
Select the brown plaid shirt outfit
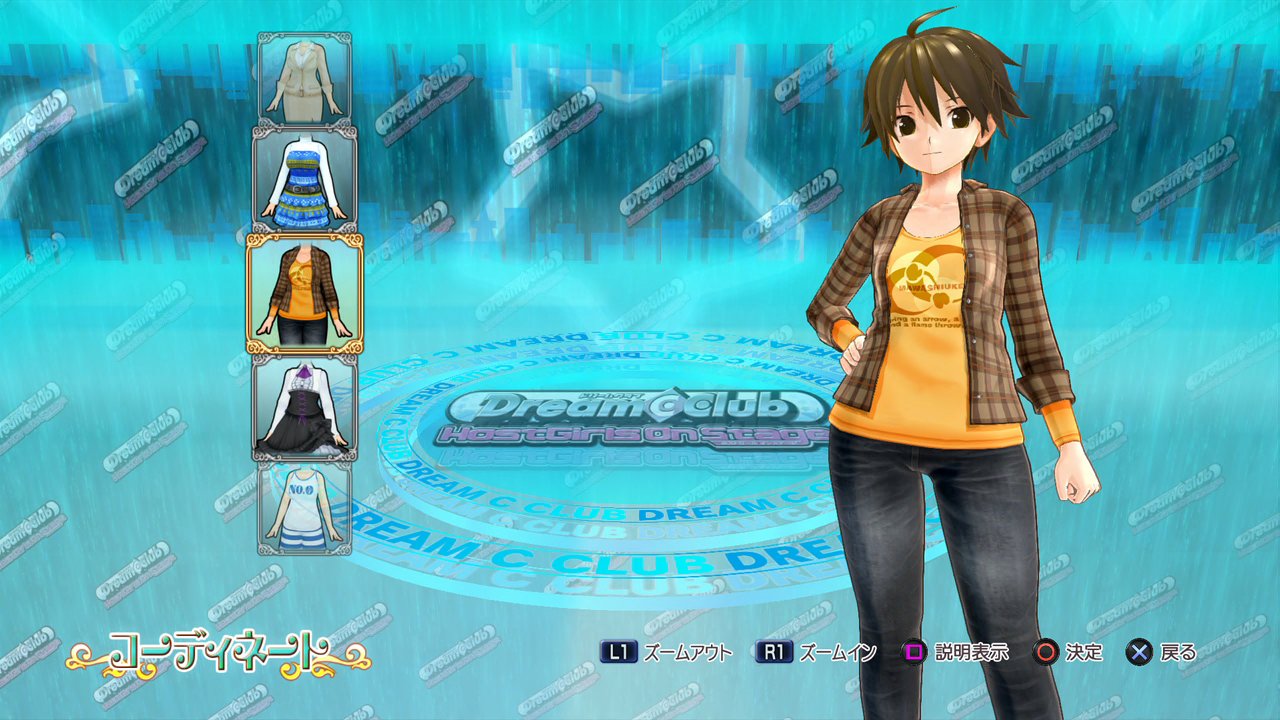[305, 293]
